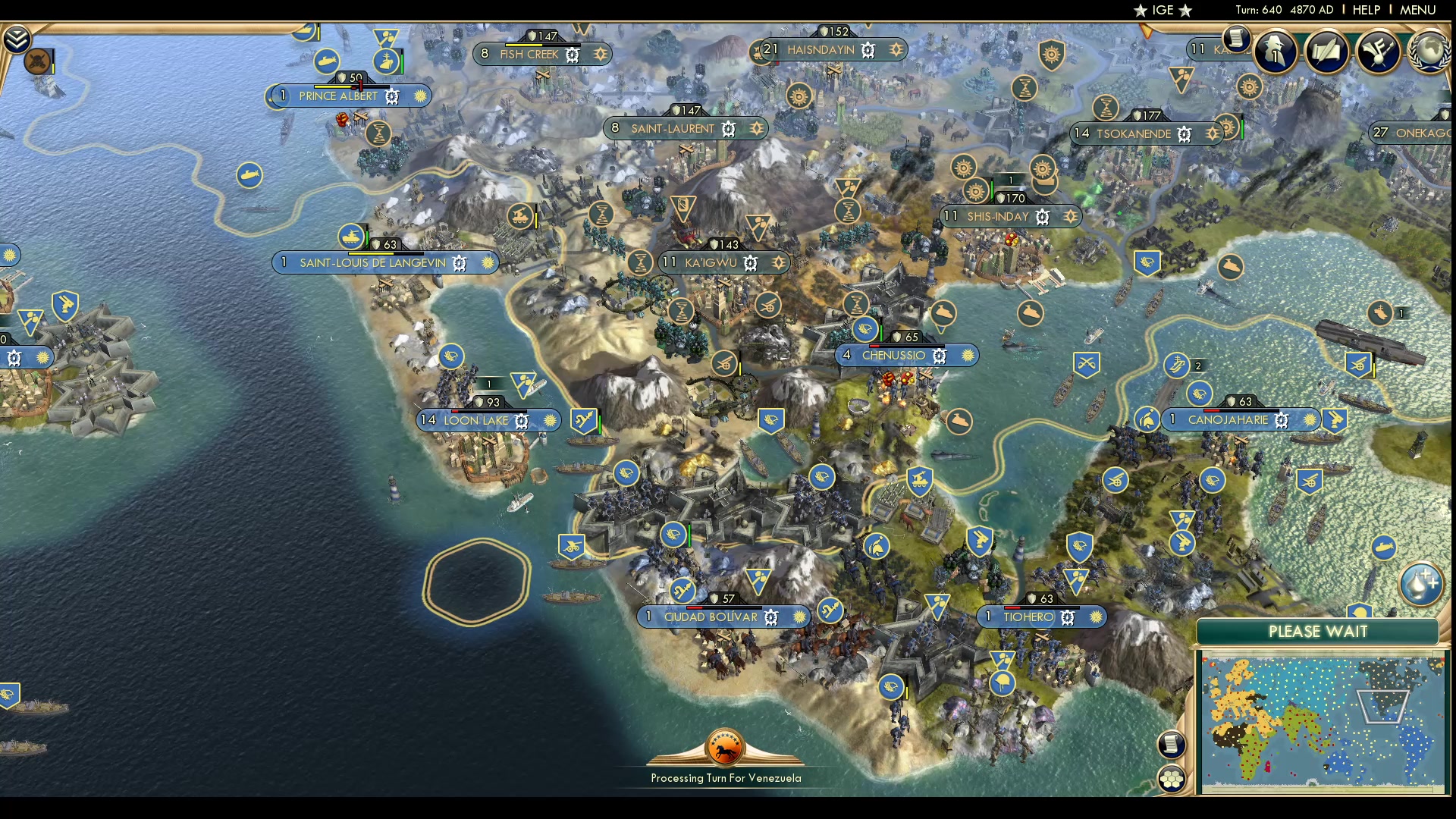The height and width of the screenshot is (819, 1456).
Task: Click the IGE star button in top bar
Action: point(1163,10)
